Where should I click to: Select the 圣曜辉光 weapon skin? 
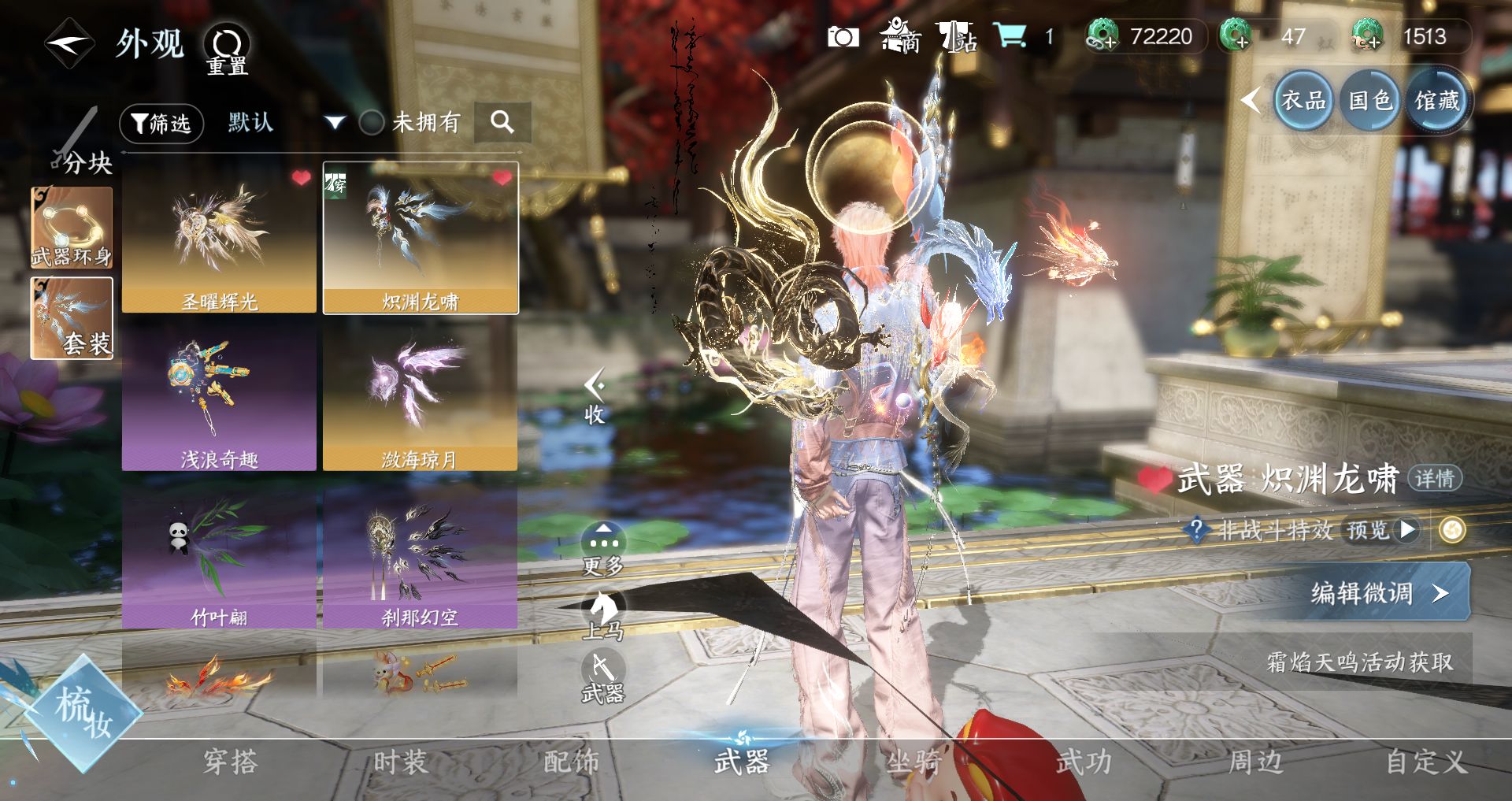coord(219,238)
